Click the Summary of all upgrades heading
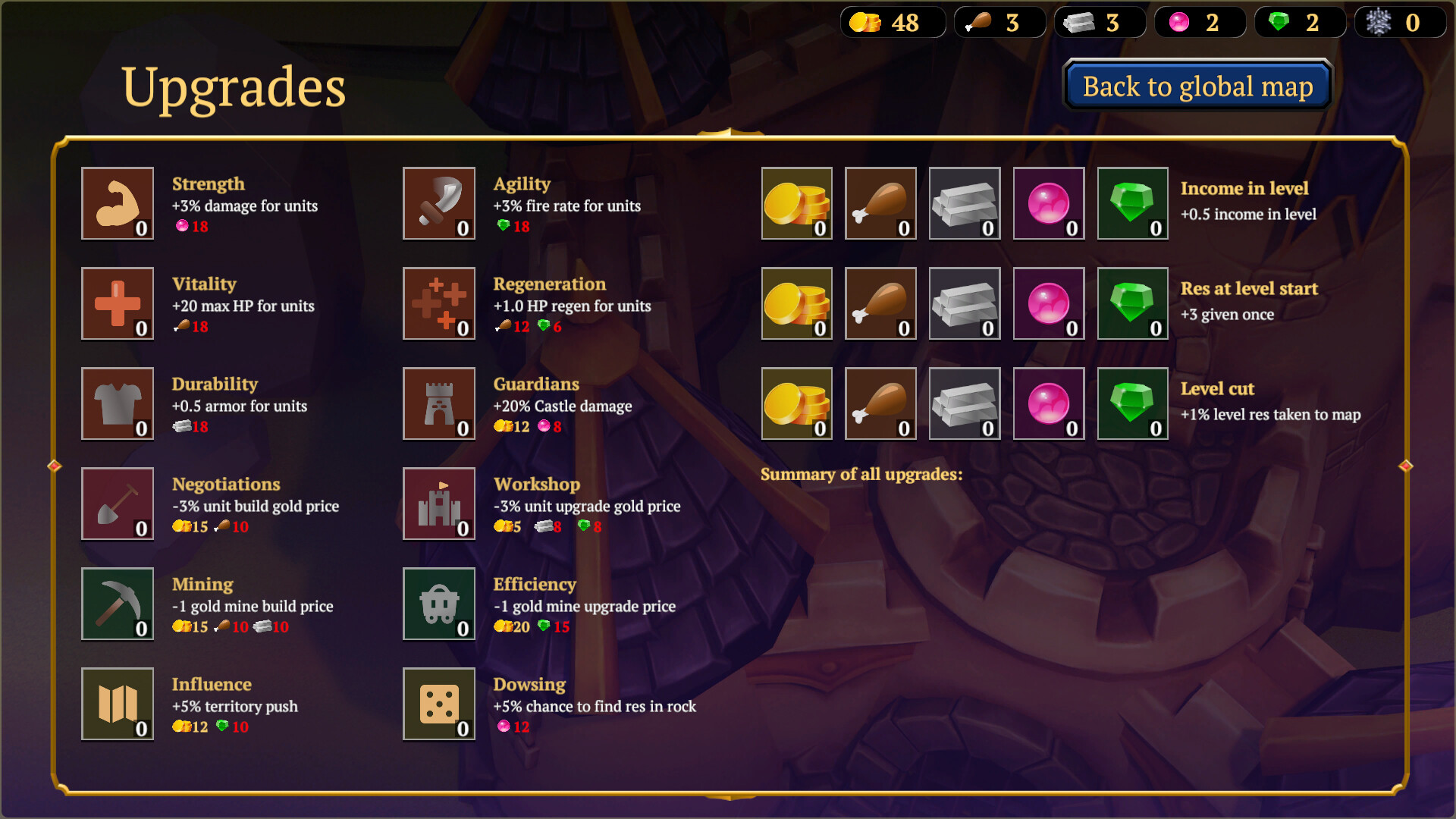Screen dimensions: 1456x819 coord(862,474)
